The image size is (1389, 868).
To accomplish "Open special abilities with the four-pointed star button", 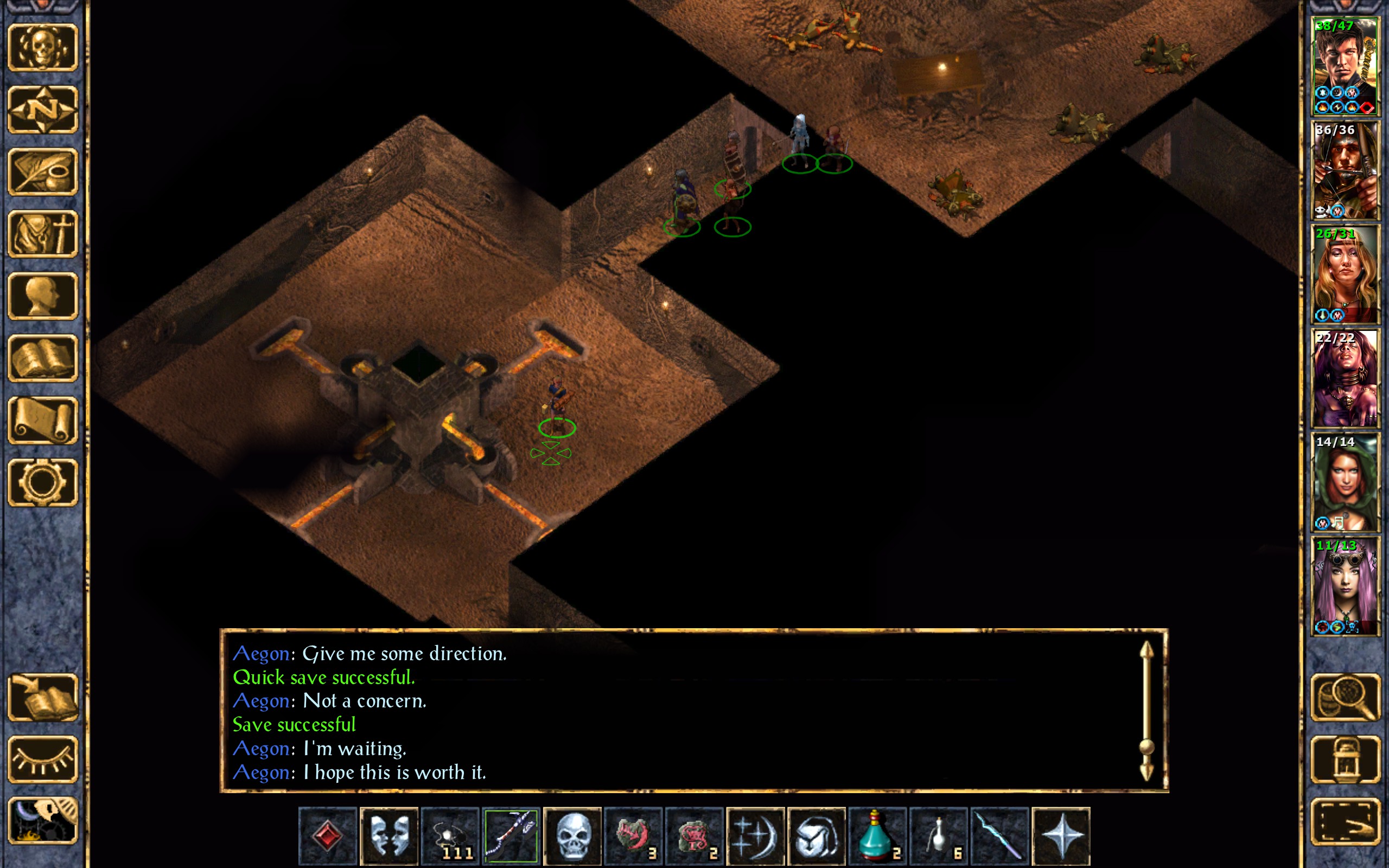I will [1061, 836].
